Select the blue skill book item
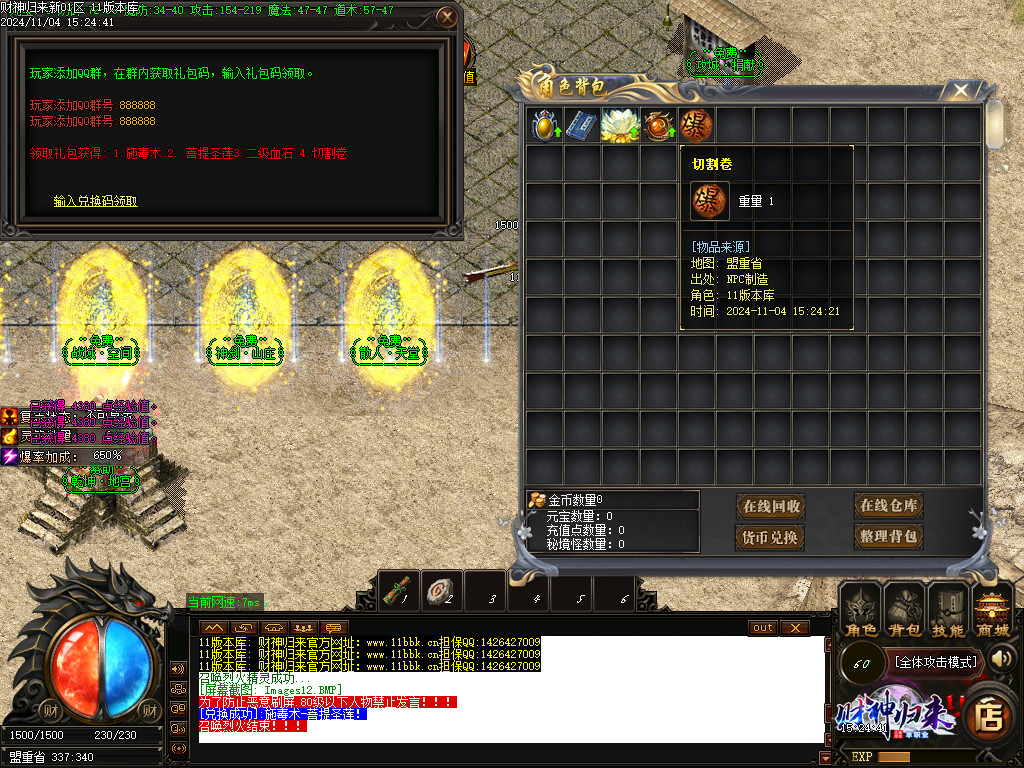The width and height of the screenshot is (1024, 768). (x=582, y=126)
